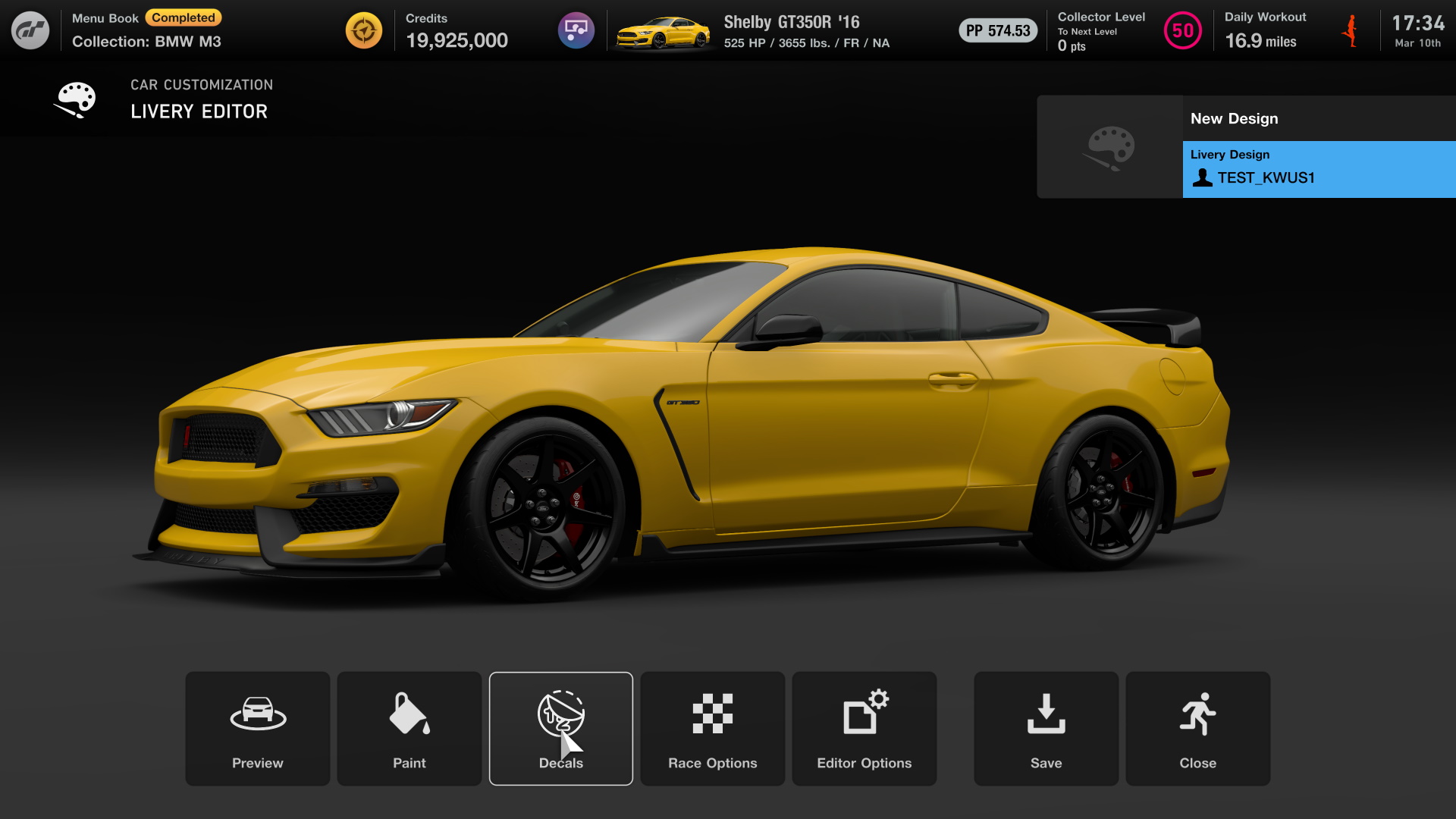Click the New Design header
1456x819 pixels.
1234,118
